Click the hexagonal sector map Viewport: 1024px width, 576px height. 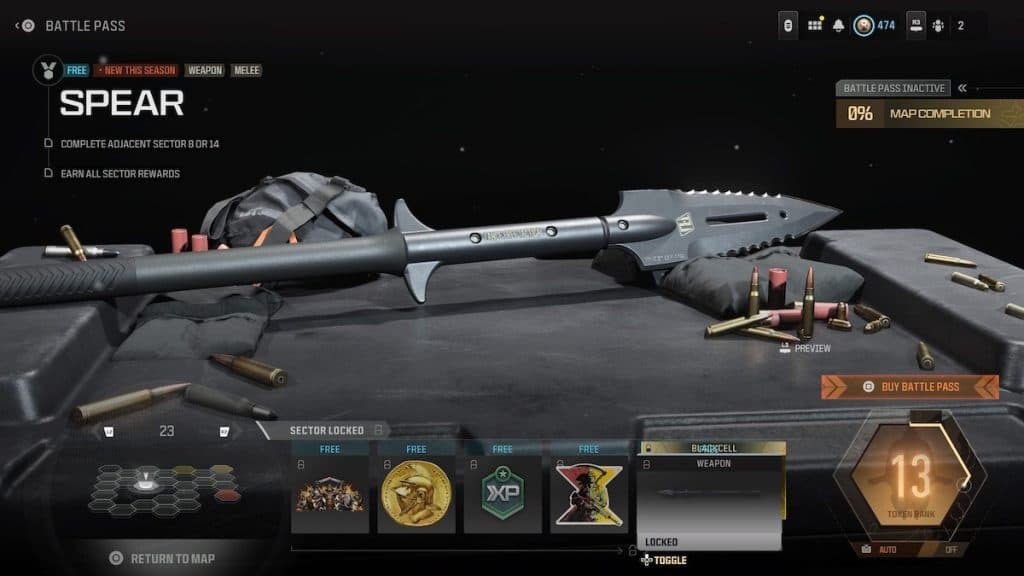pos(165,487)
